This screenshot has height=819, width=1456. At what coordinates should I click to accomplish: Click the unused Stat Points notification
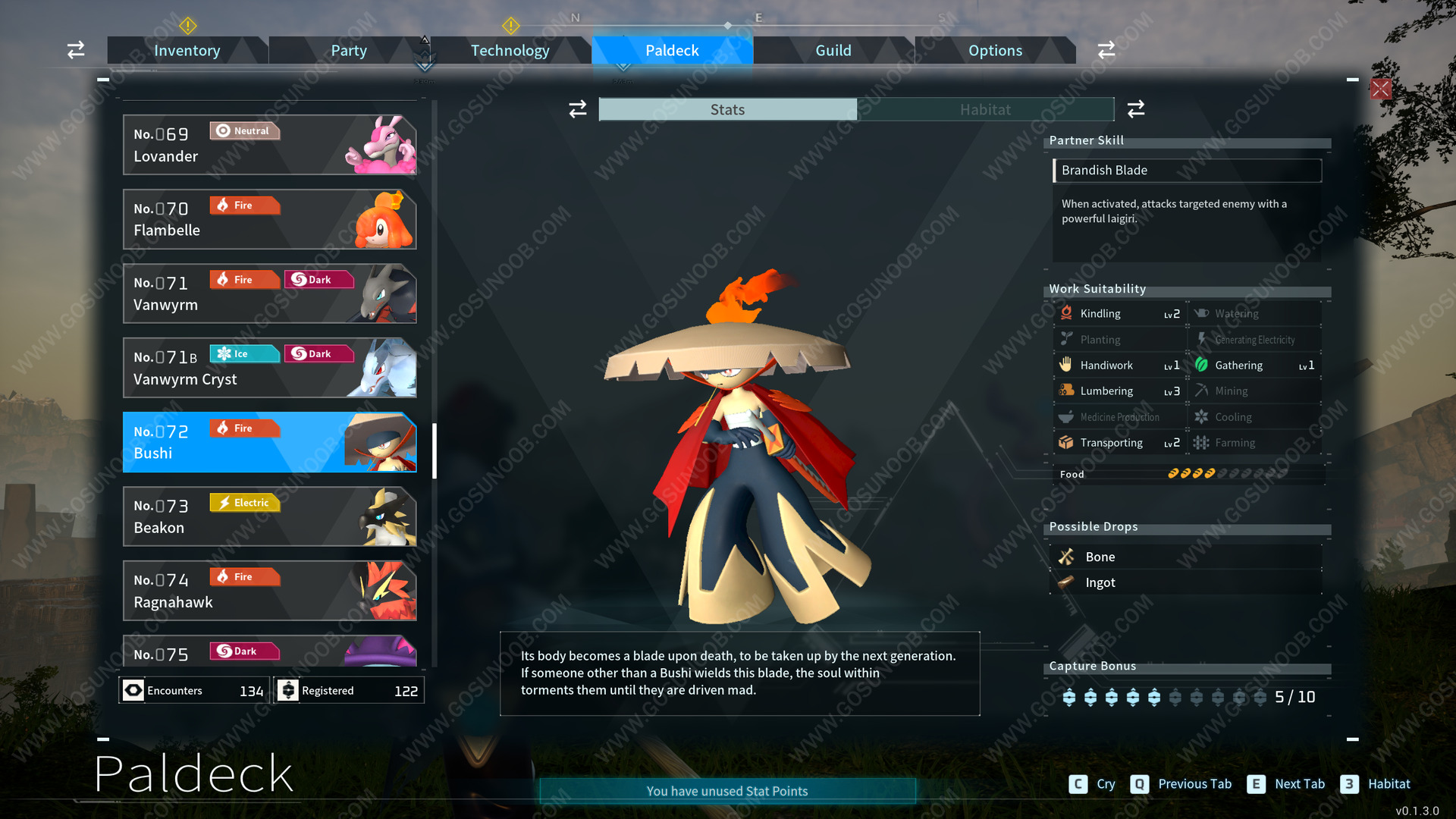click(727, 791)
